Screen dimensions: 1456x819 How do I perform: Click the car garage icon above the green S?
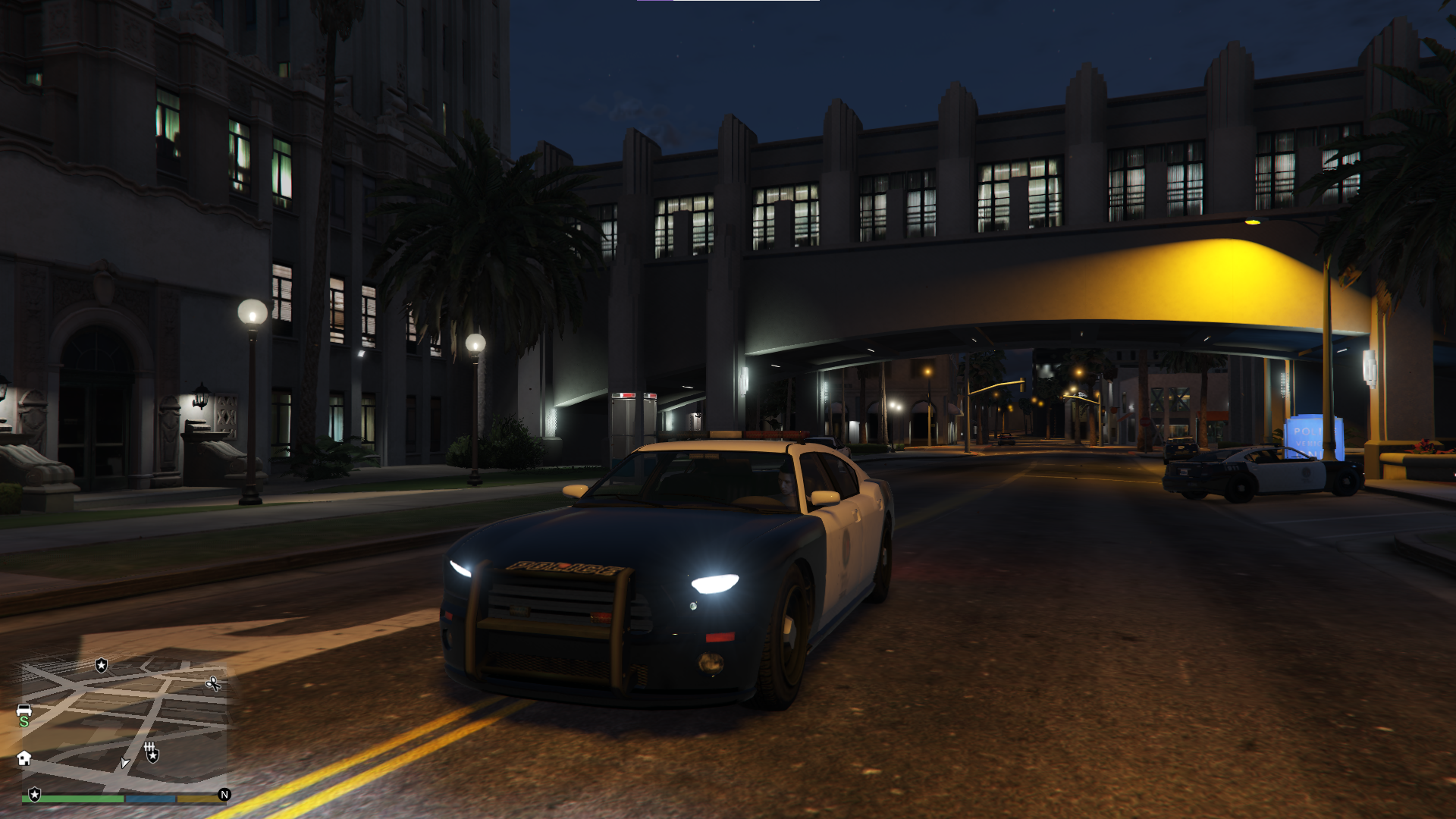click(24, 710)
